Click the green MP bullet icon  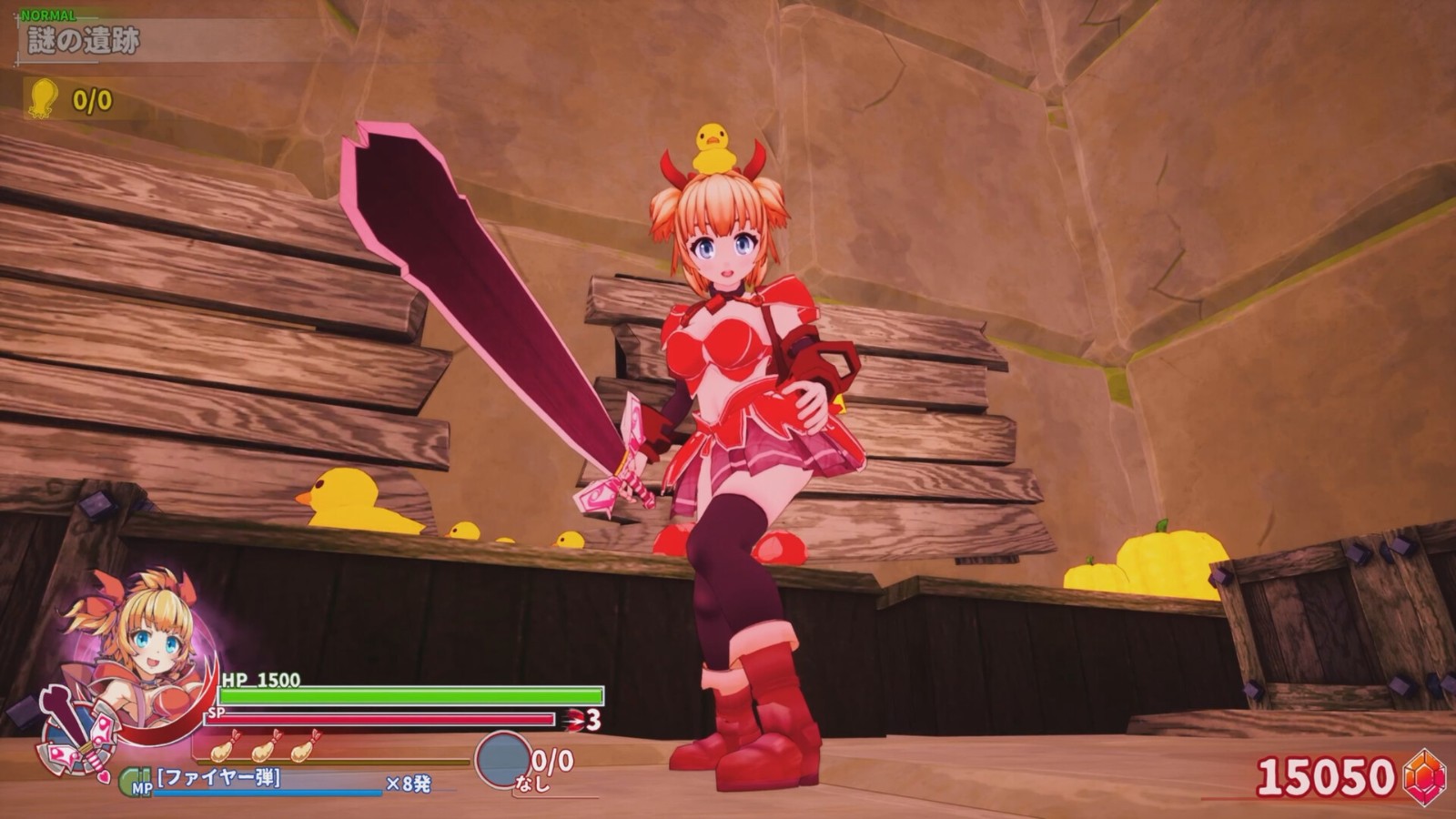[135, 782]
